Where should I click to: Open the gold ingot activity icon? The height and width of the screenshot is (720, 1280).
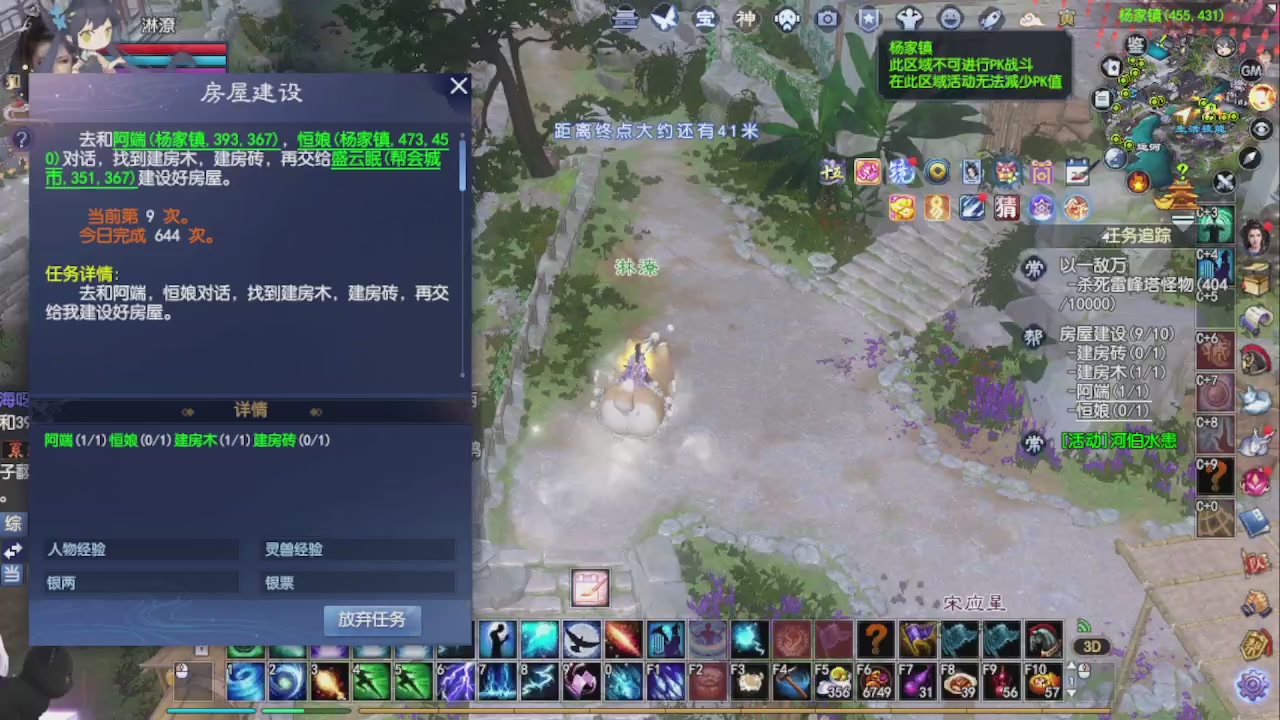click(901, 208)
